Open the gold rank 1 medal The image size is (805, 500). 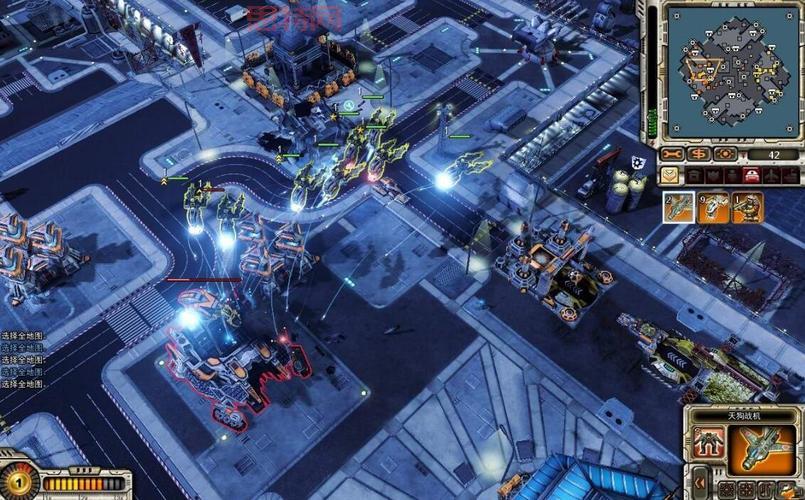(x=17, y=482)
